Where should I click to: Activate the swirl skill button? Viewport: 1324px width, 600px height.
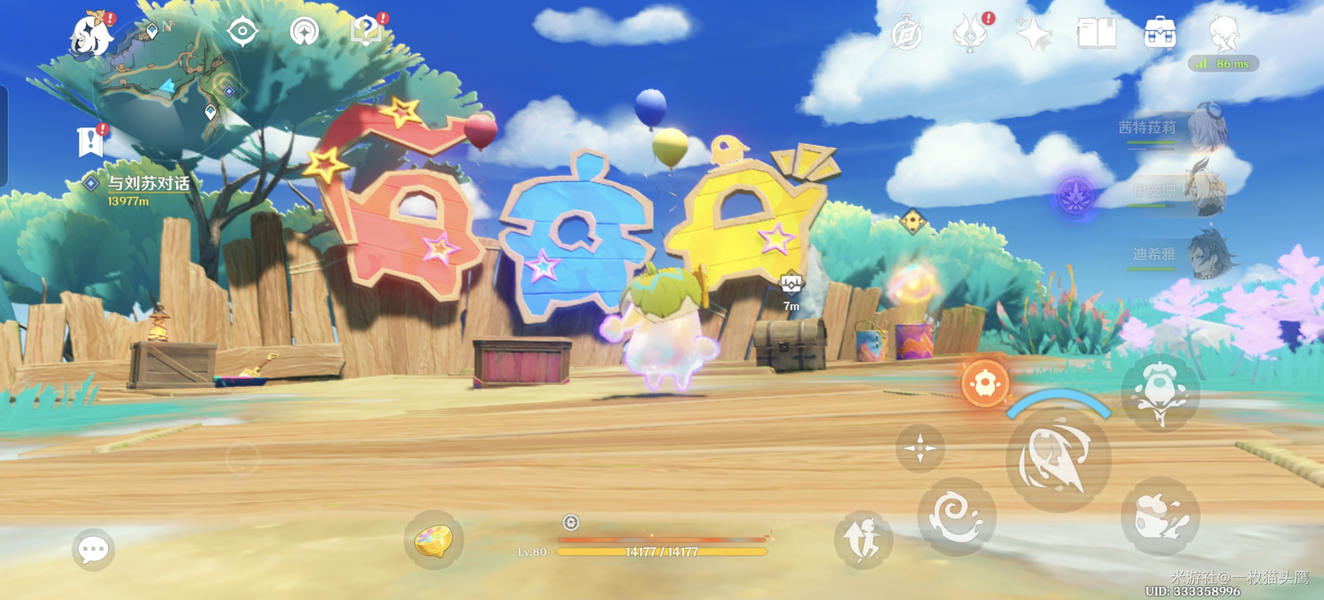pyautogui.click(x=956, y=516)
